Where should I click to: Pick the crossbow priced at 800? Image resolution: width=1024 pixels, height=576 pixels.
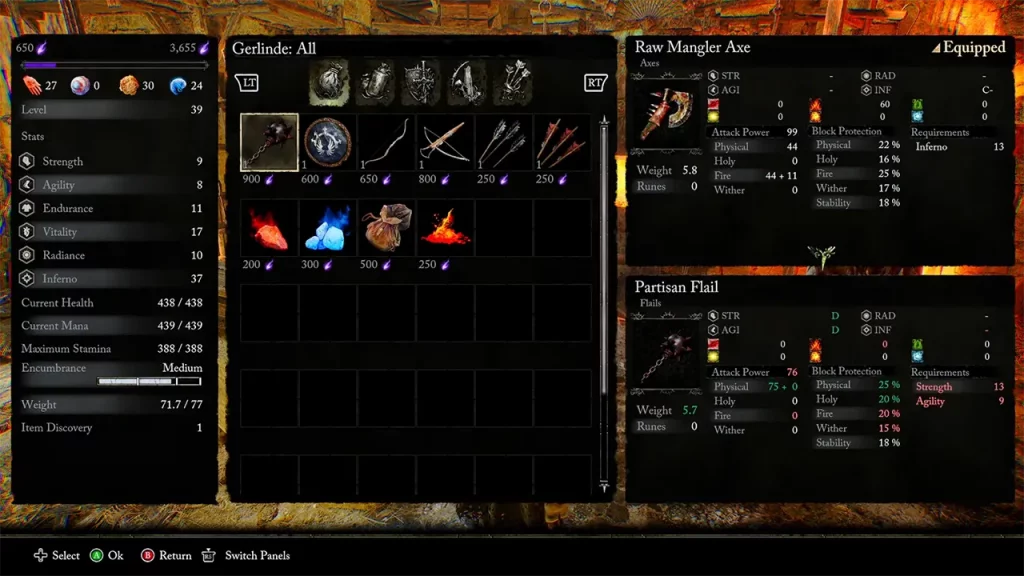click(445, 143)
